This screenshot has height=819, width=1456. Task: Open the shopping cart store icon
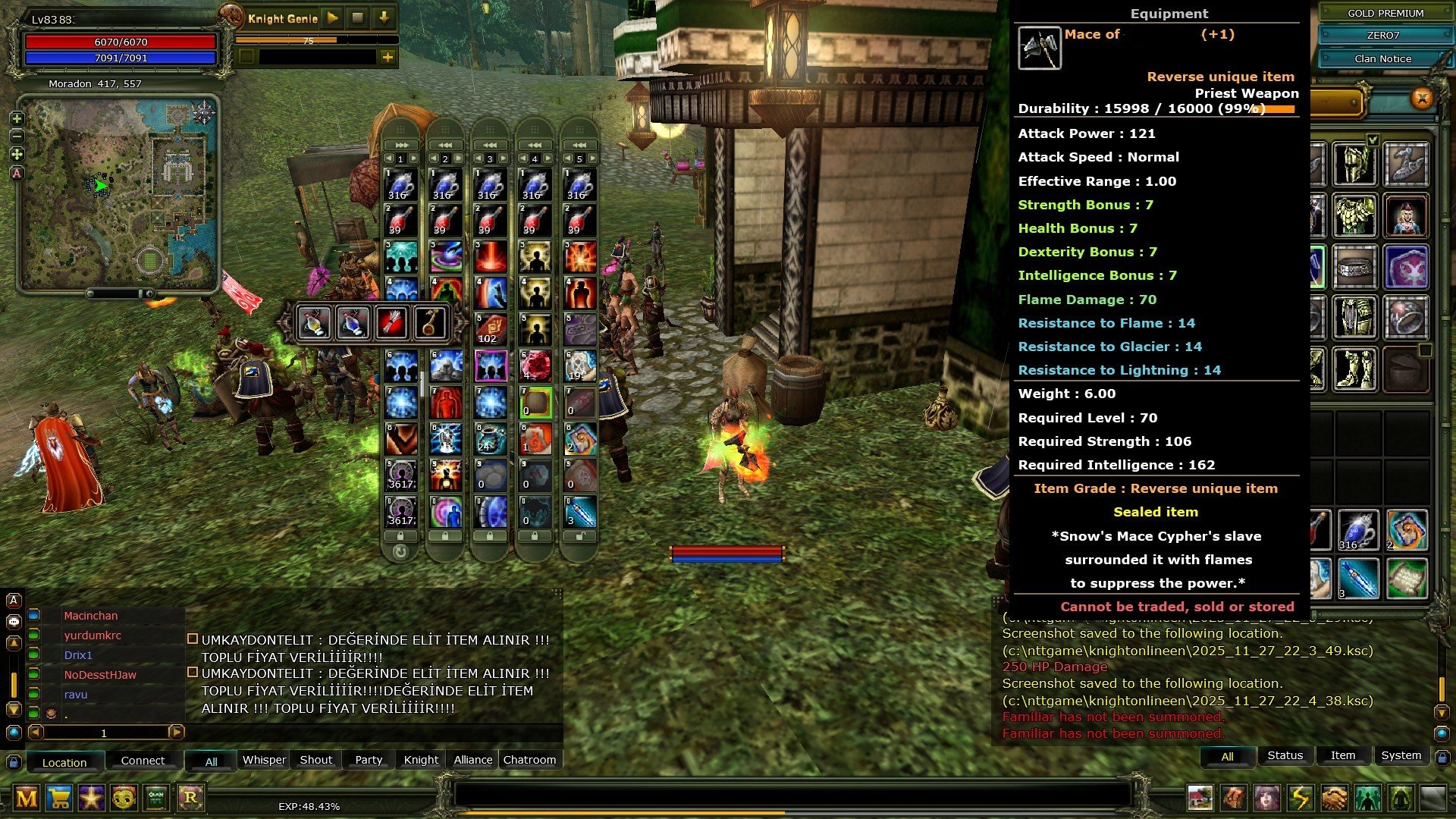[59, 798]
